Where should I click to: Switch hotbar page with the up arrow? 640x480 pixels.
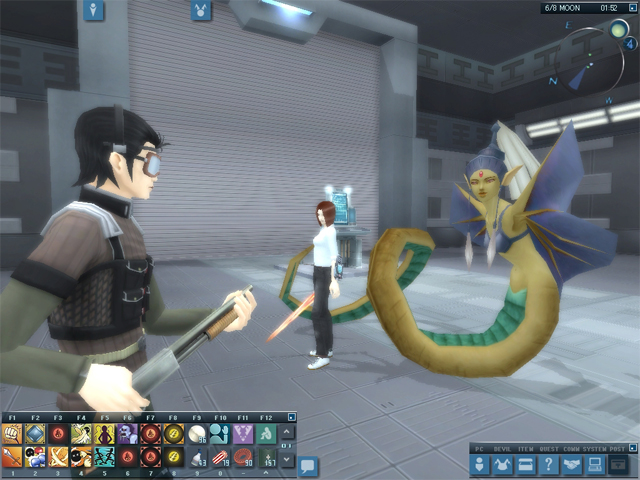pyautogui.click(x=288, y=434)
